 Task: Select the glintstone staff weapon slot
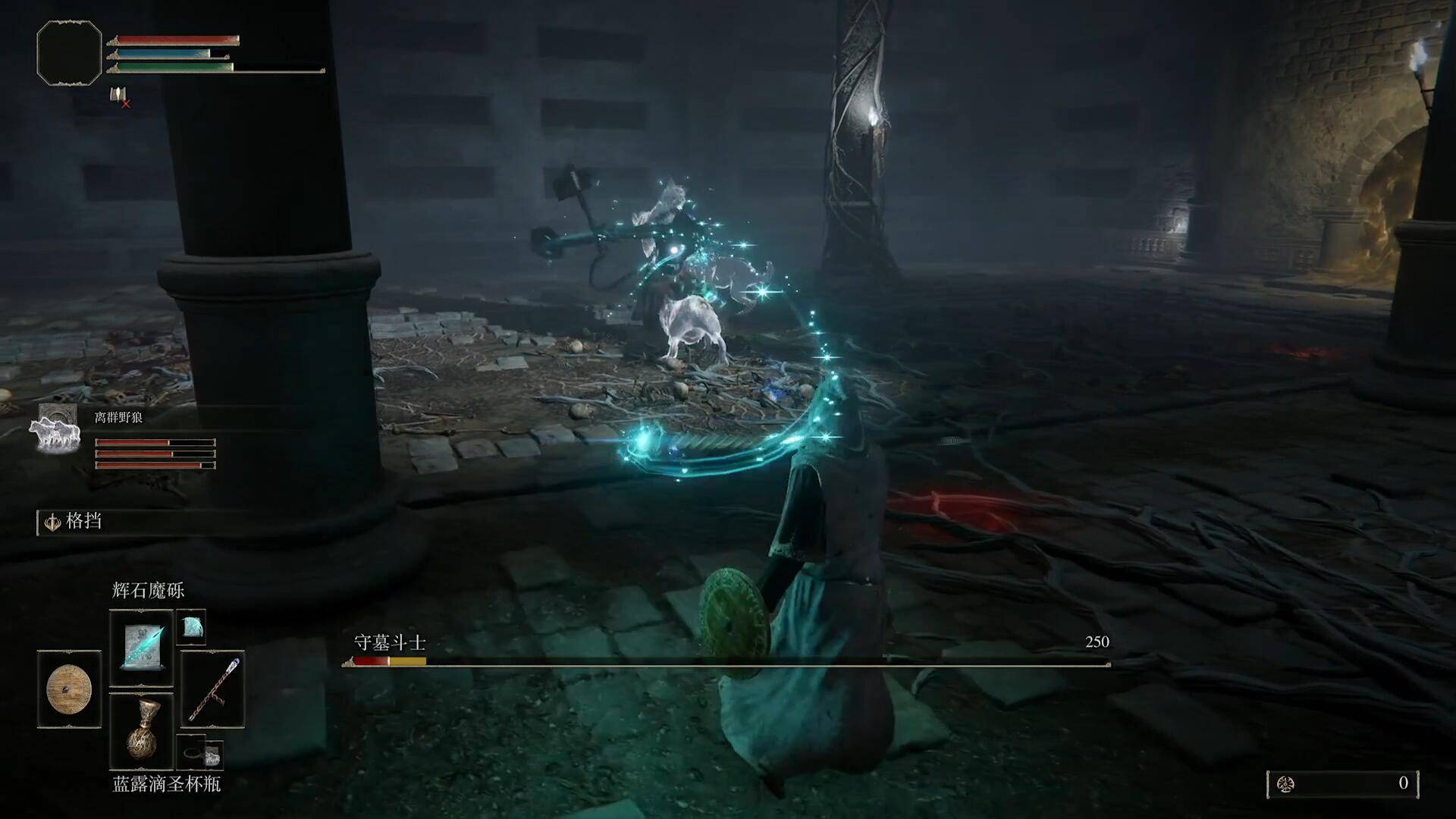point(213,689)
